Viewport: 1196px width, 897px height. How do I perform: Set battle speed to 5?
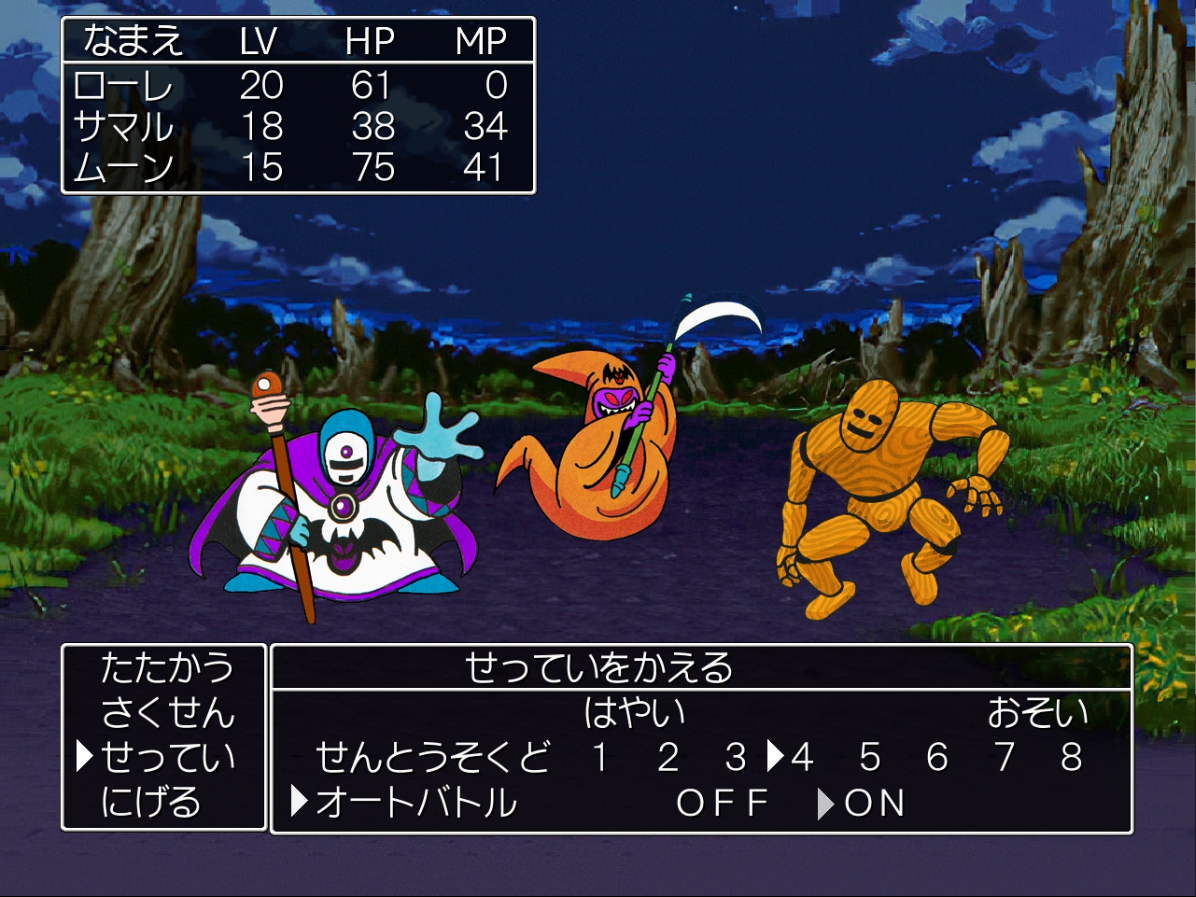869,758
